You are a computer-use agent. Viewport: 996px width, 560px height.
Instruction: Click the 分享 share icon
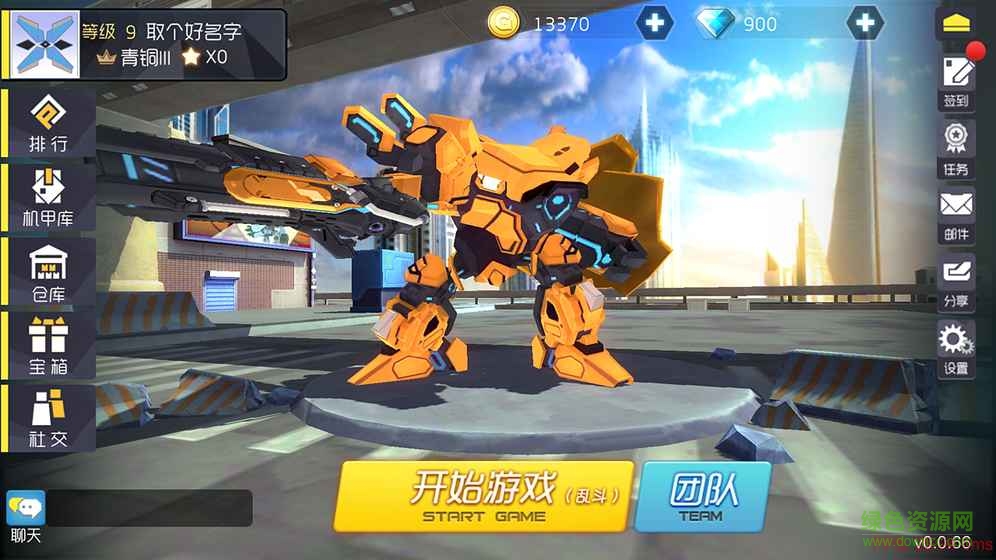click(x=956, y=280)
